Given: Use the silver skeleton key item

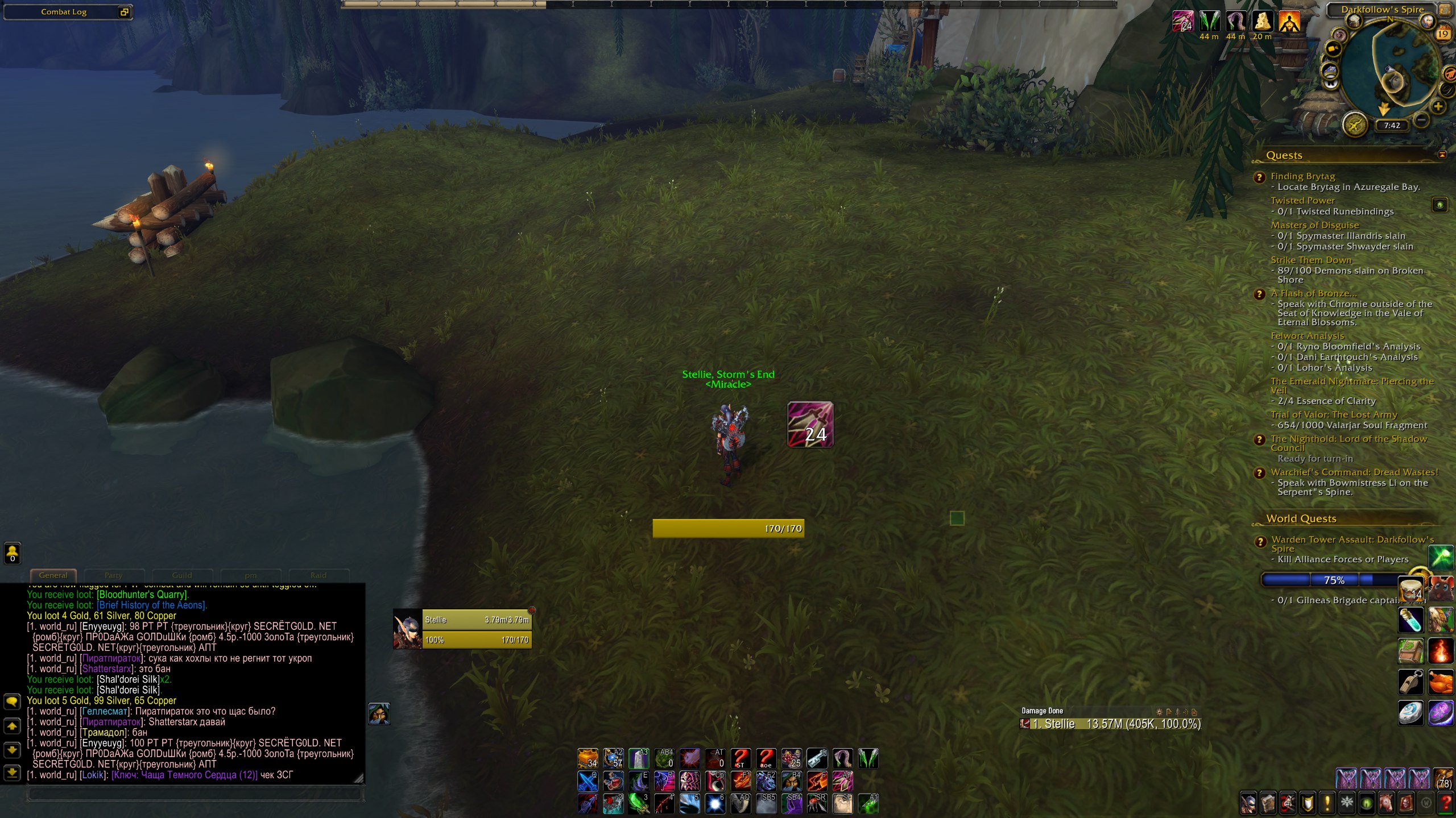Looking at the screenshot, I should [817, 758].
